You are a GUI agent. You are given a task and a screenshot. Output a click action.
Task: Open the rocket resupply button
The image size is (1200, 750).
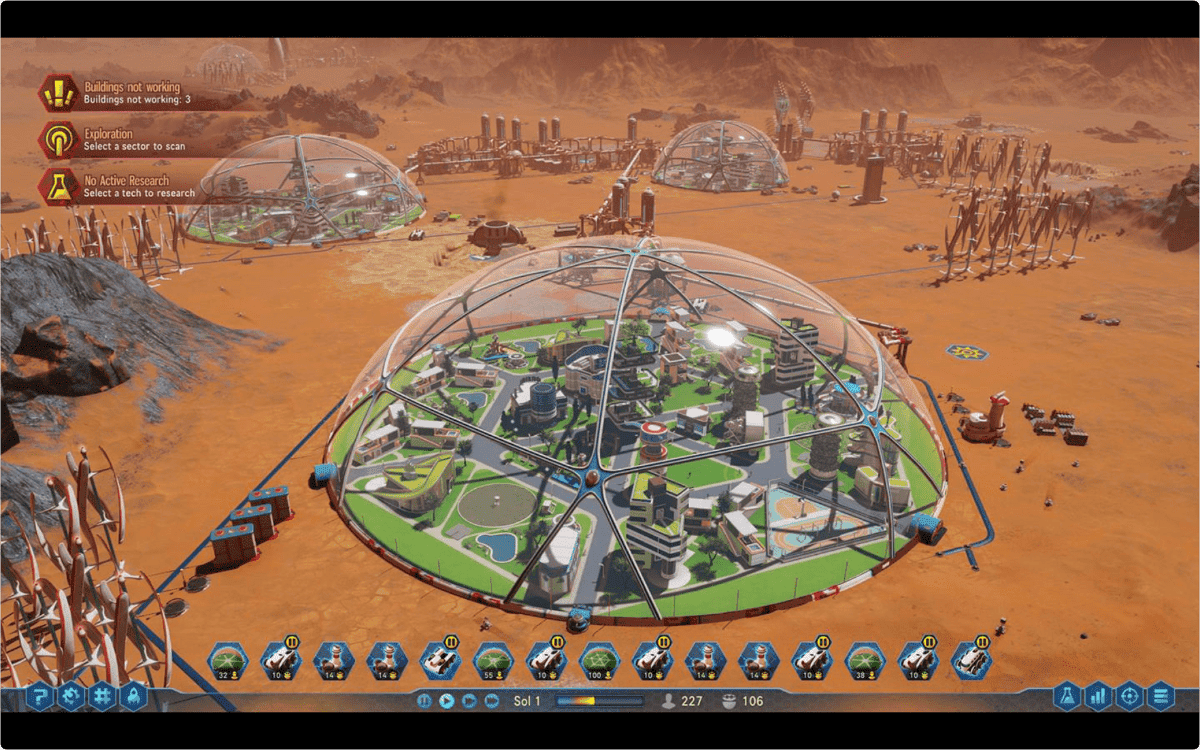click(134, 695)
